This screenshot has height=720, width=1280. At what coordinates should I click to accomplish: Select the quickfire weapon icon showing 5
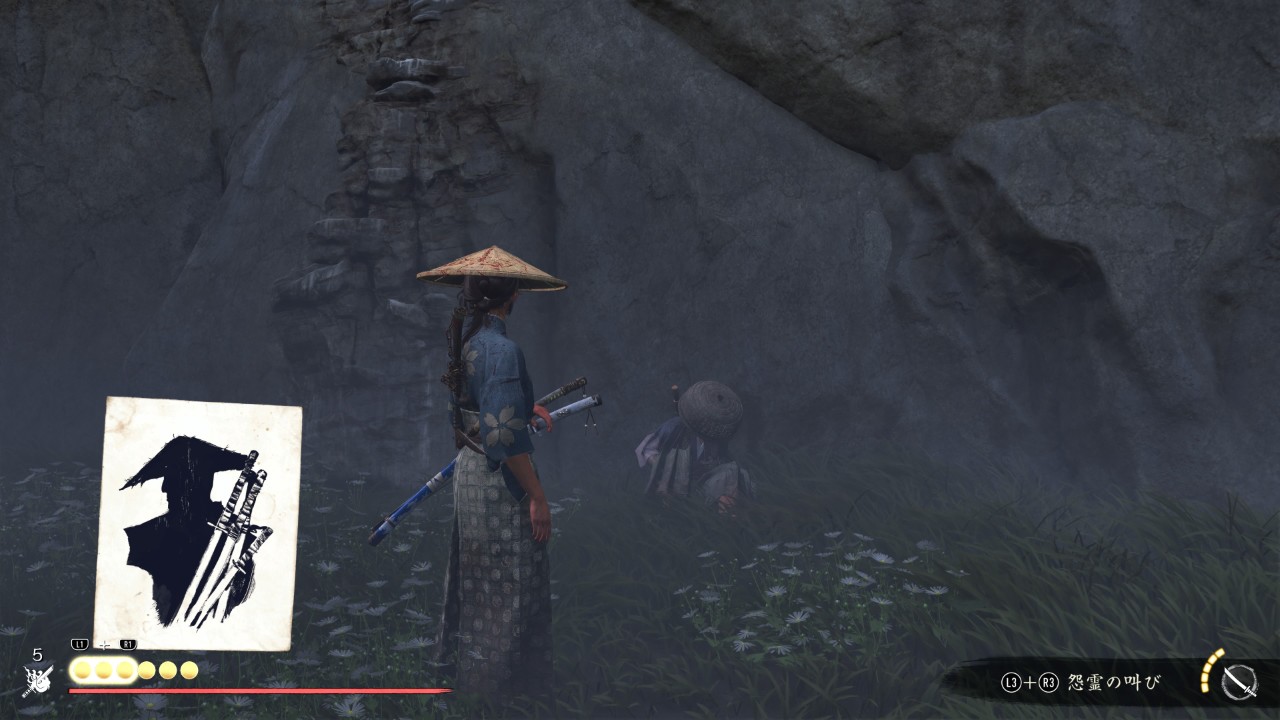click(37, 679)
